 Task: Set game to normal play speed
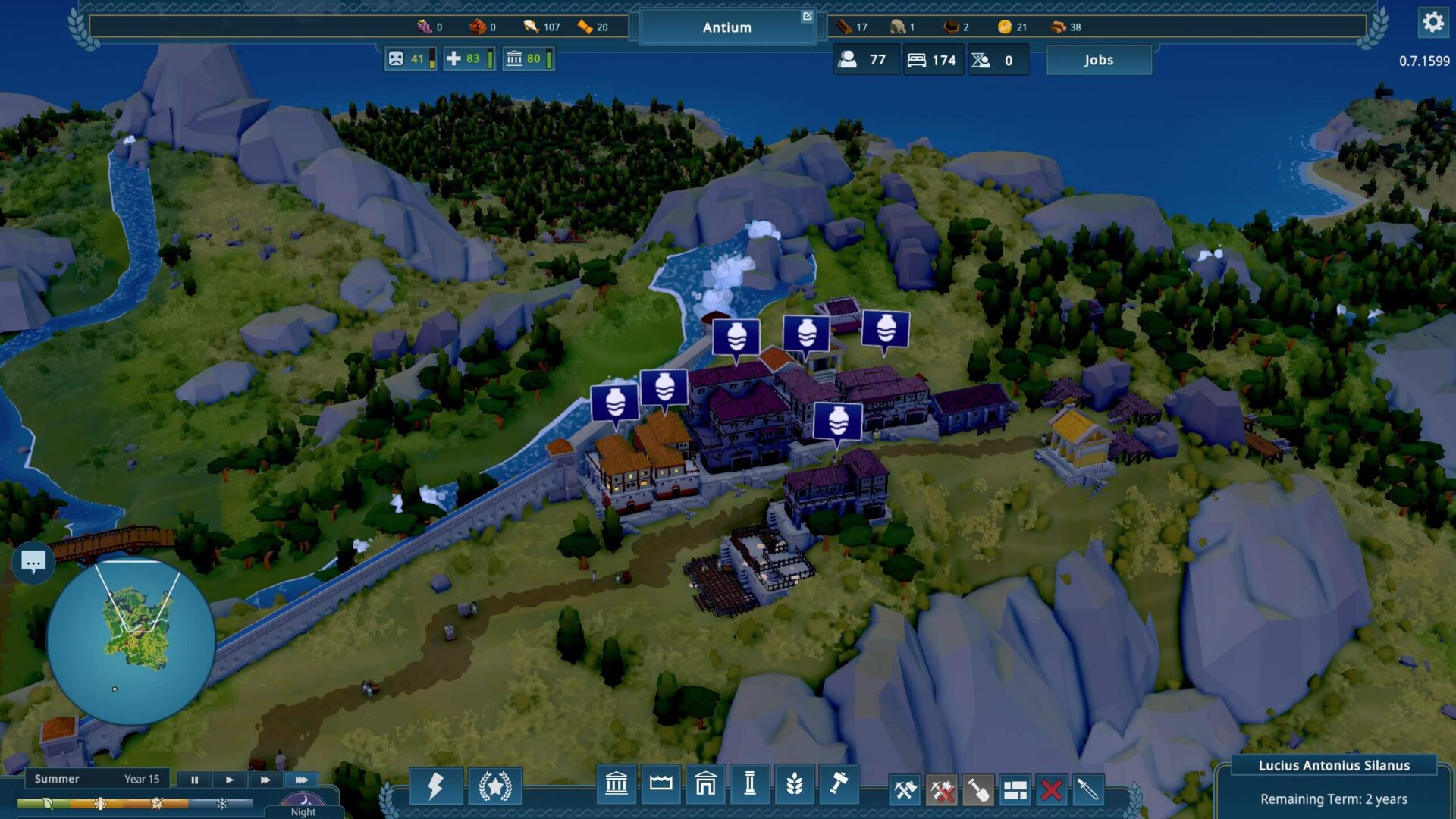[x=229, y=780]
